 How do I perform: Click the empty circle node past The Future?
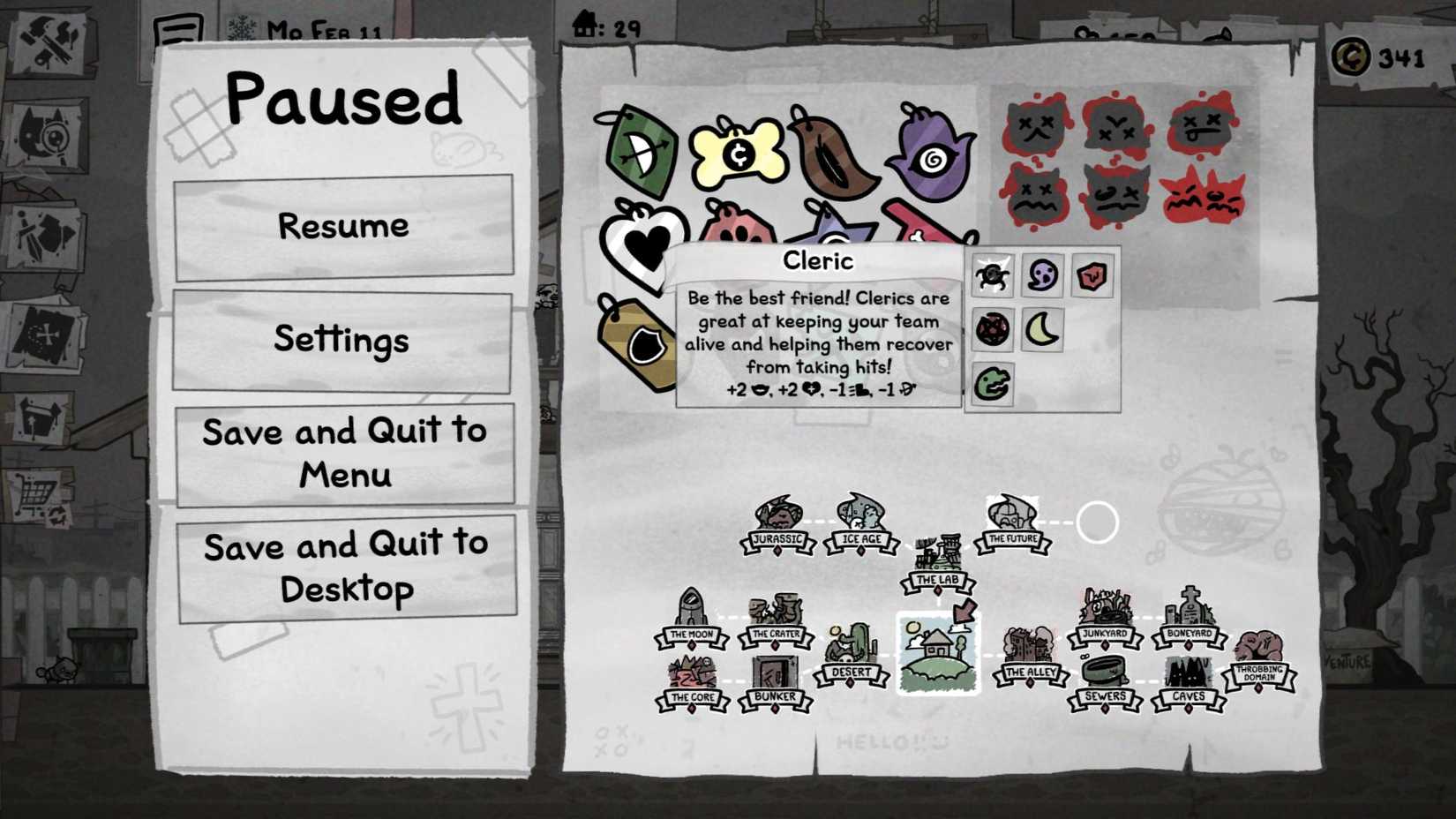(1098, 522)
